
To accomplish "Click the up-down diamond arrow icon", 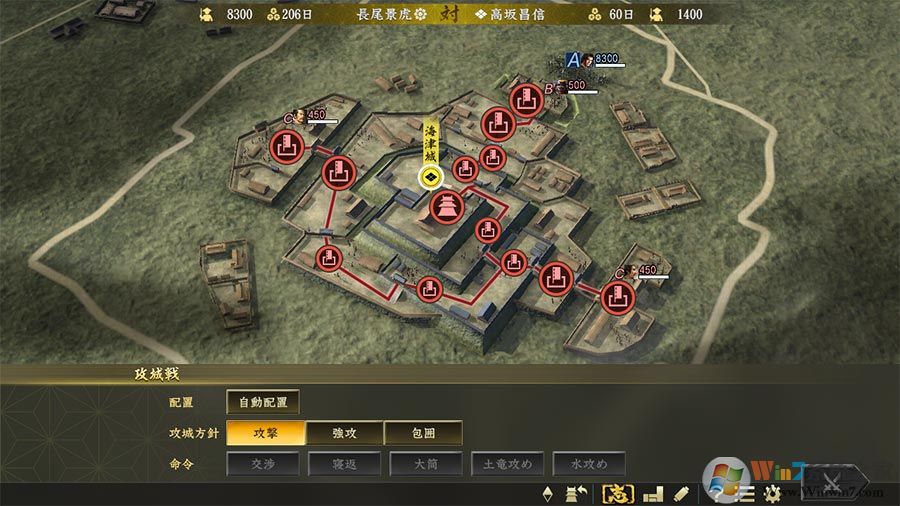I will (547, 493).
